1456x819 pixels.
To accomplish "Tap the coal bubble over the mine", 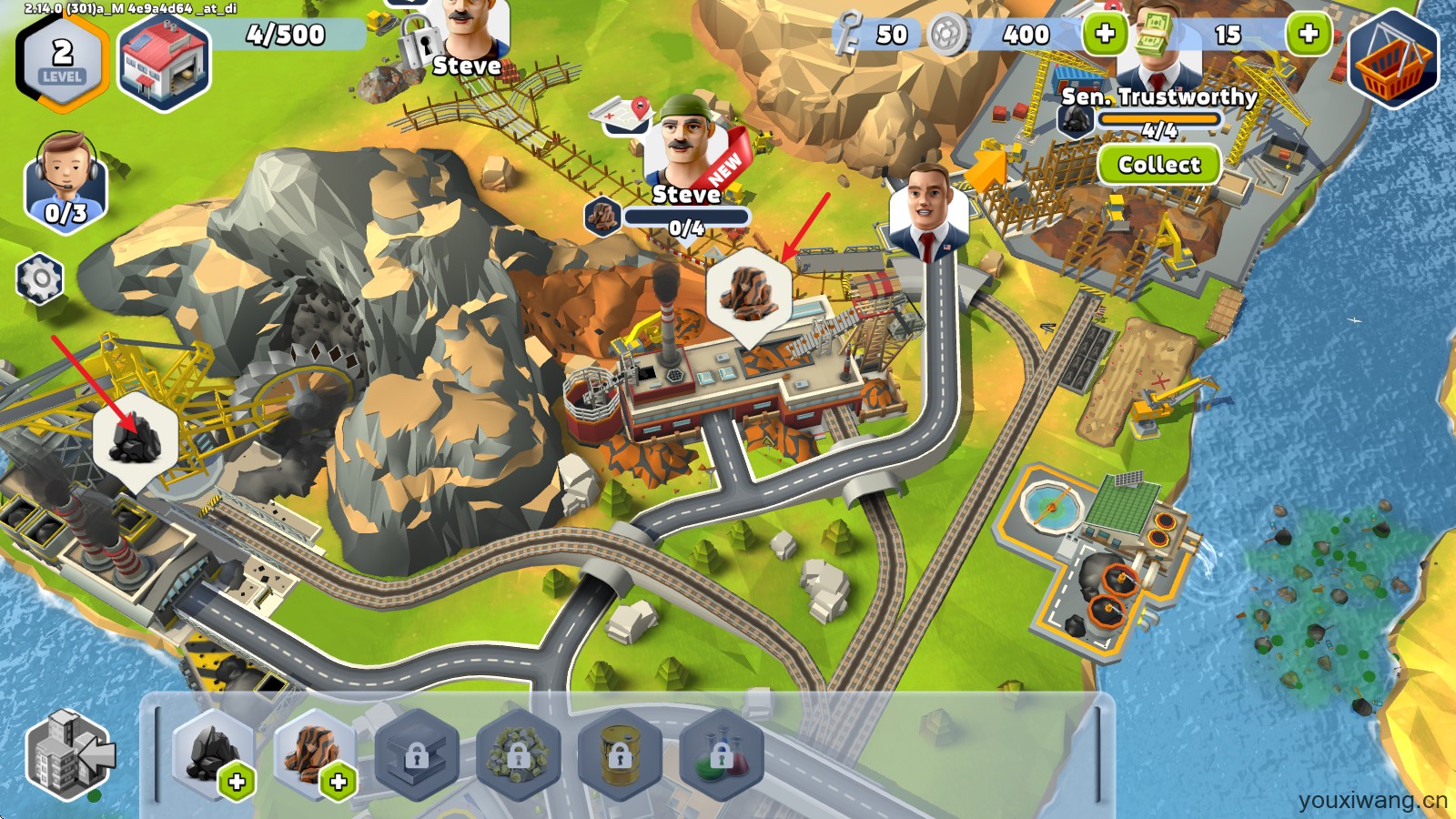I will click(x=136, y=440).
